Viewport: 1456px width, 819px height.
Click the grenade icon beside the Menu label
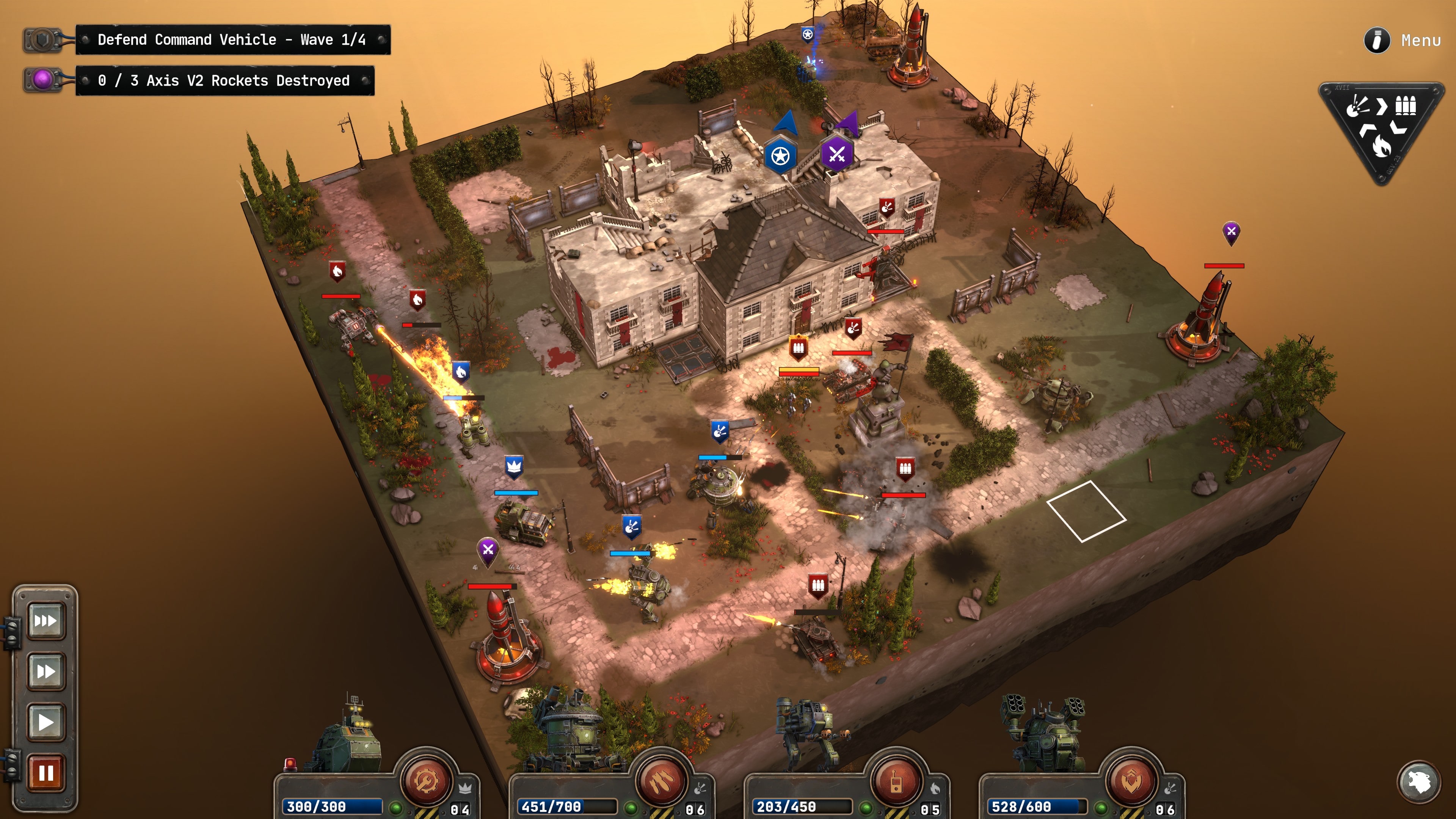tap(1378, 40)
